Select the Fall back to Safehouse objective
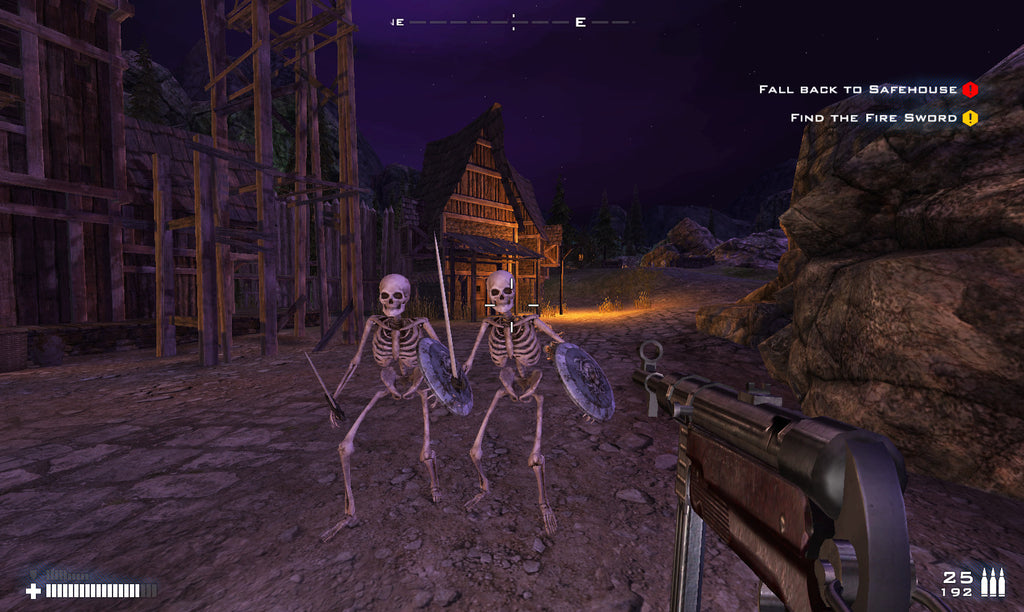The width and height of the screenshot is (1024, 612). (x=857, y=90)
